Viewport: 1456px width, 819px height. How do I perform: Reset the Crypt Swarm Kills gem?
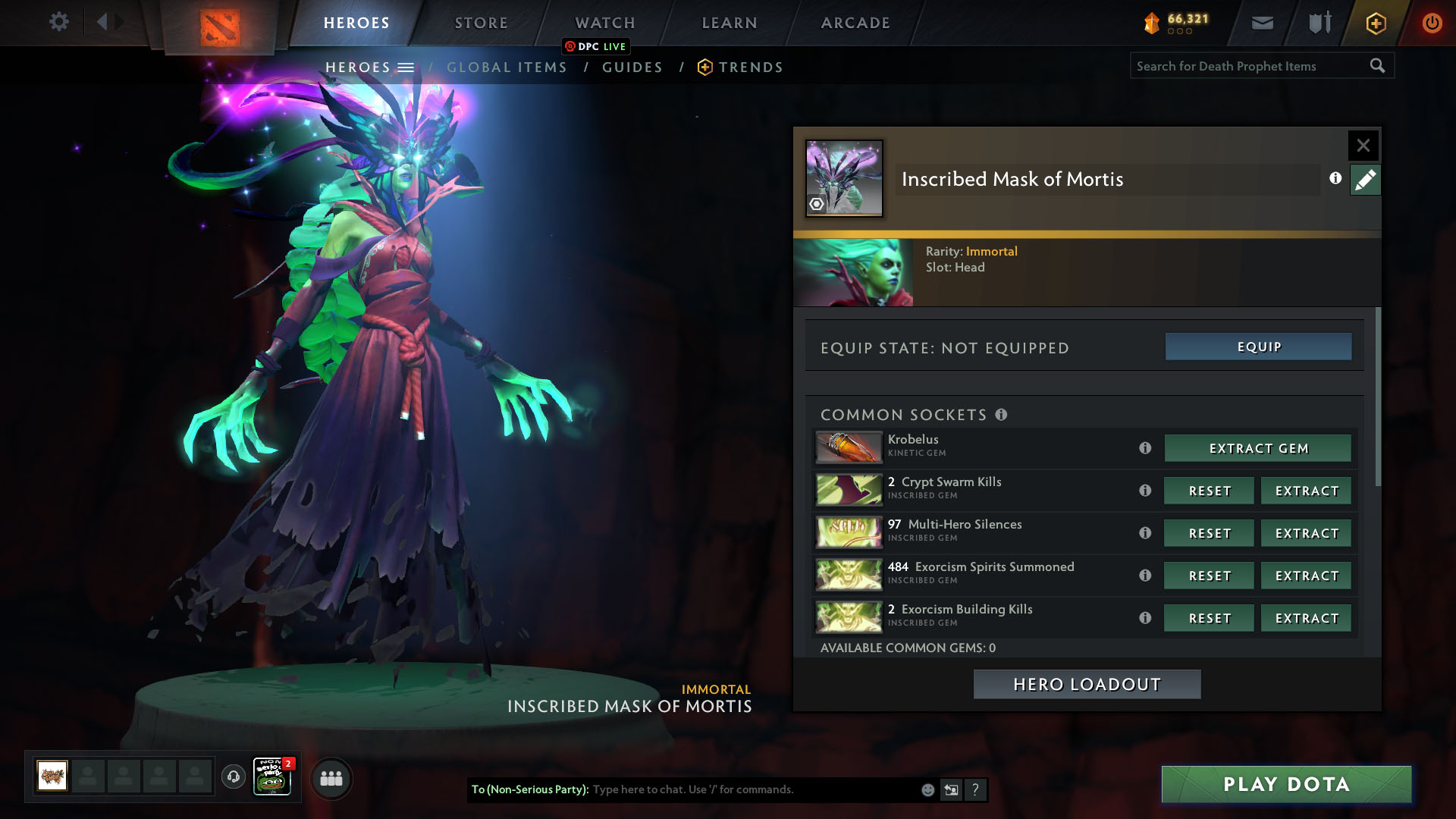pyautogui.click(x=1209, y=491)
